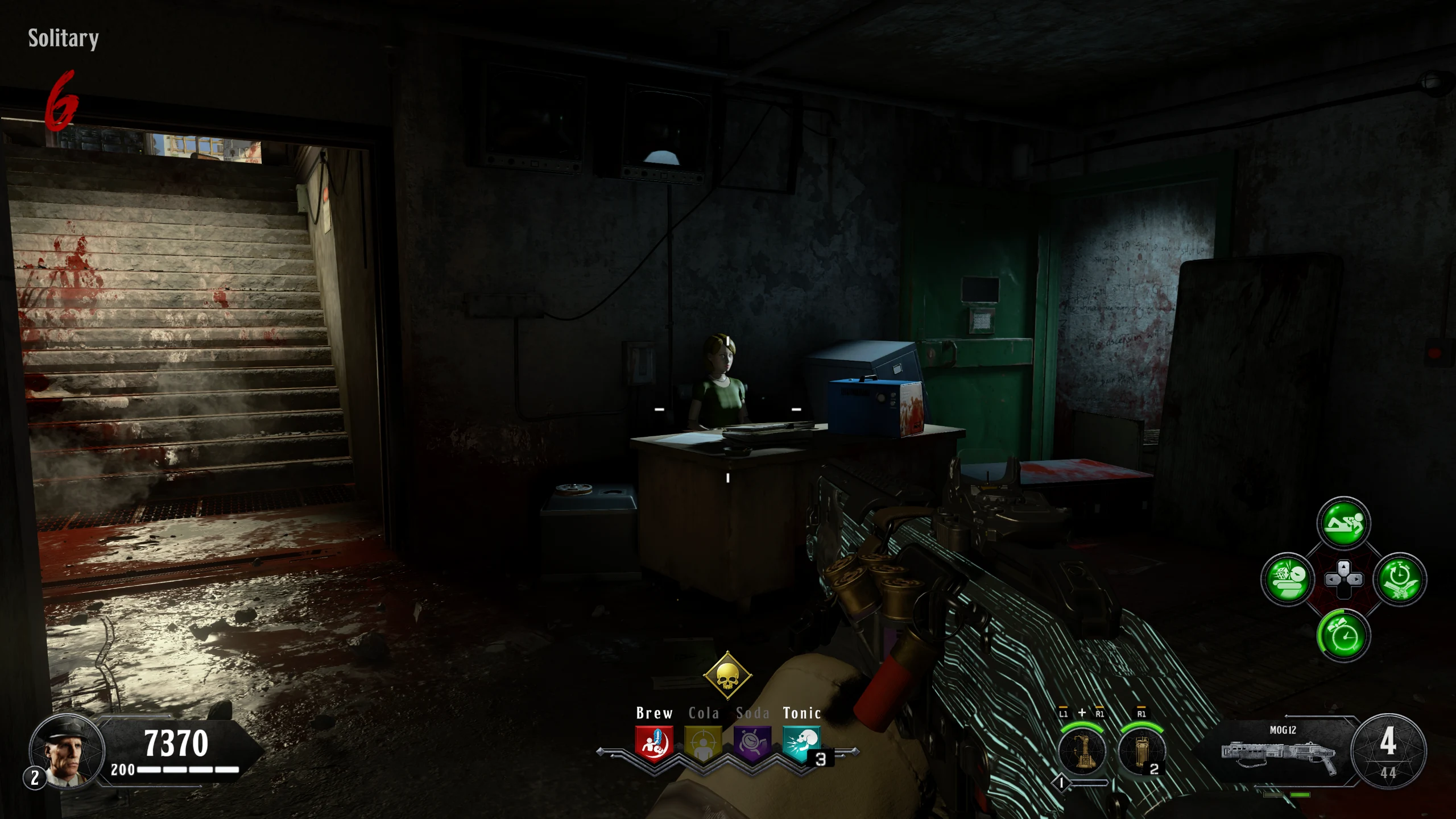Activate the bottom alarm clock elixir

coord(1343,635)
